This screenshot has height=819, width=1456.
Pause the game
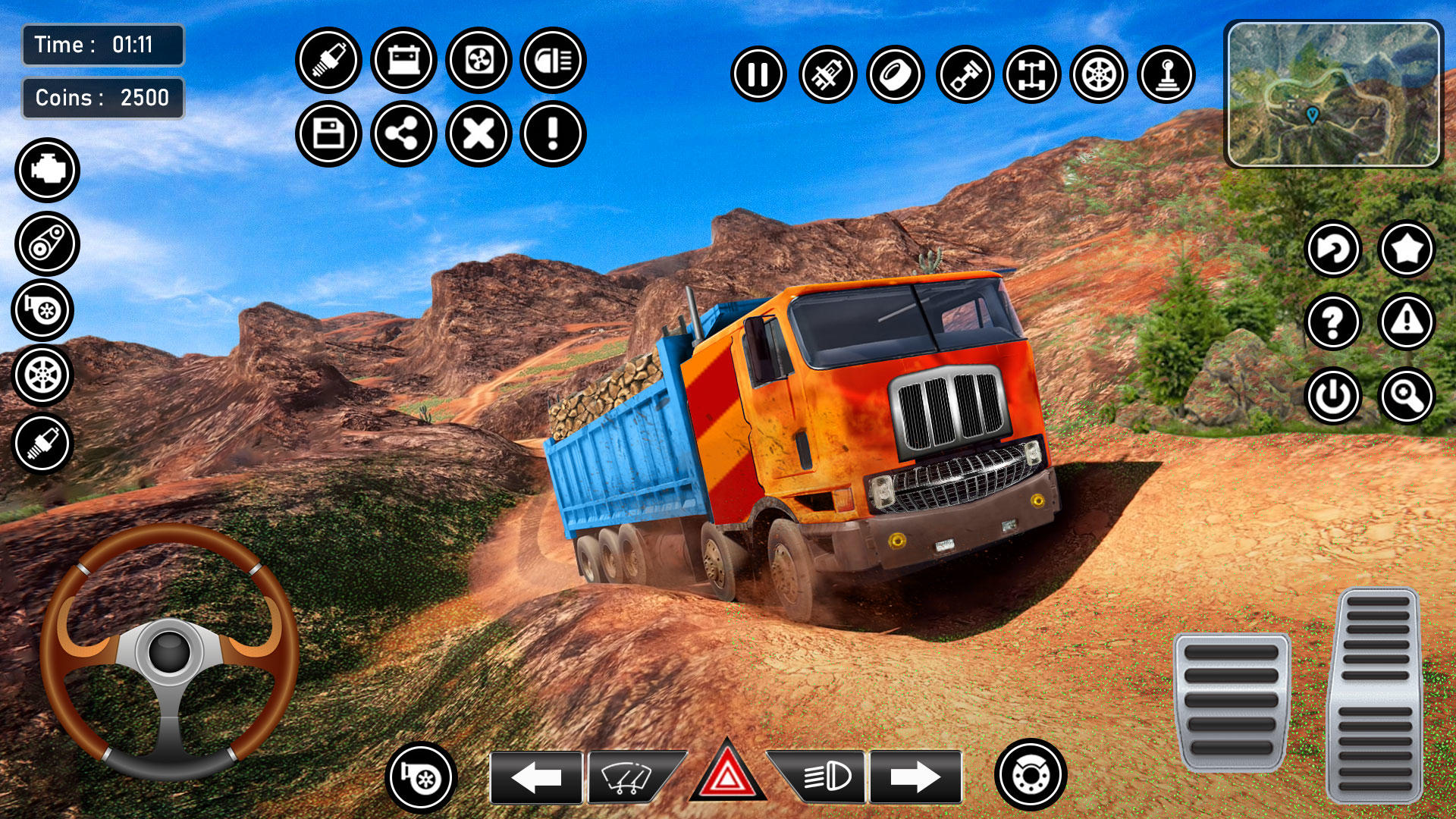click(758, 74)
